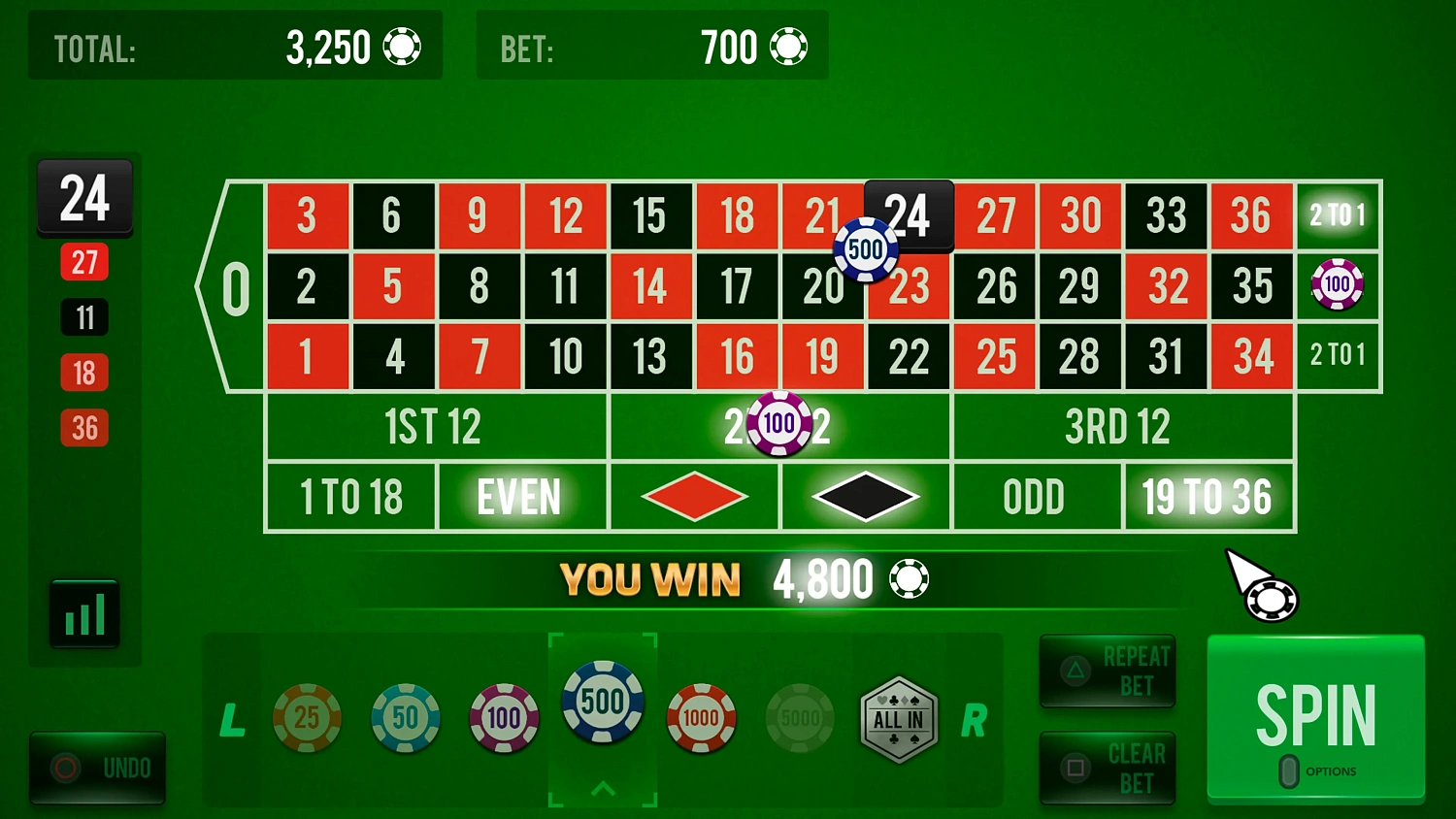
Task: Cycle chips right with the R arrow
Action: [x=974, y=722]
